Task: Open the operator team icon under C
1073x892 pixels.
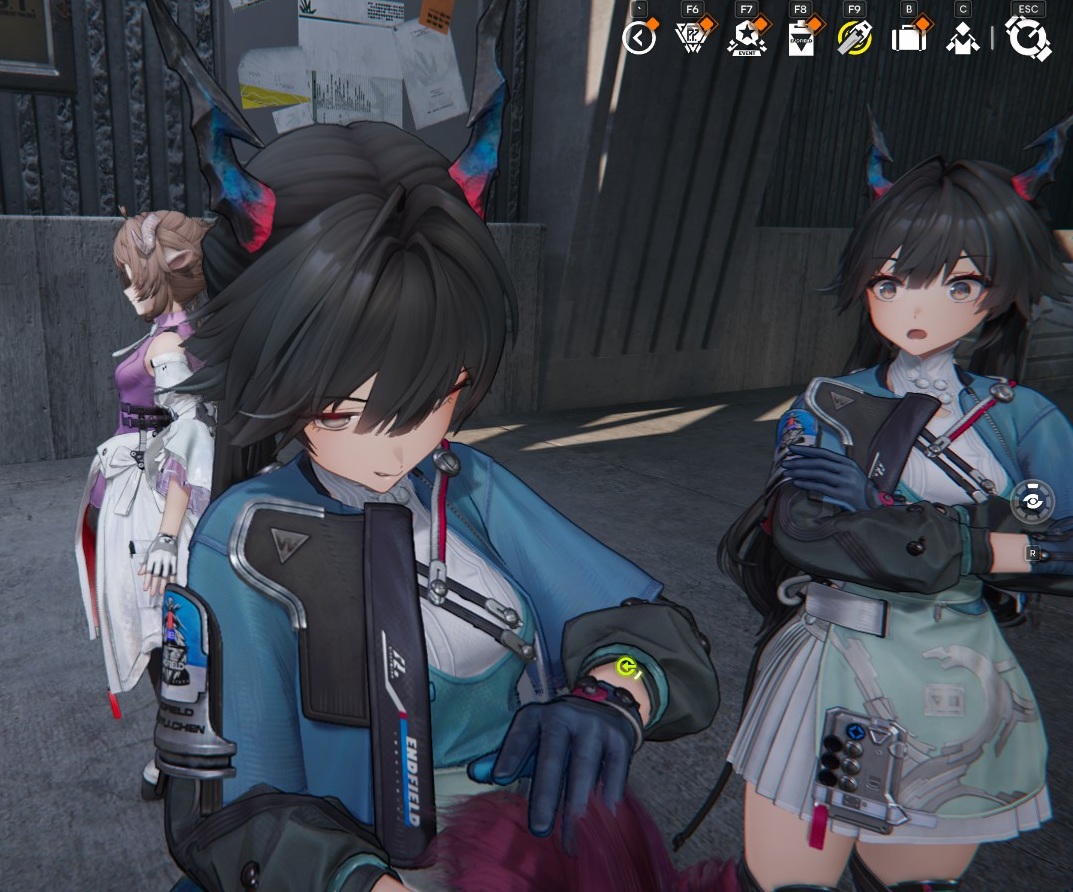Action: coord(962,39)
